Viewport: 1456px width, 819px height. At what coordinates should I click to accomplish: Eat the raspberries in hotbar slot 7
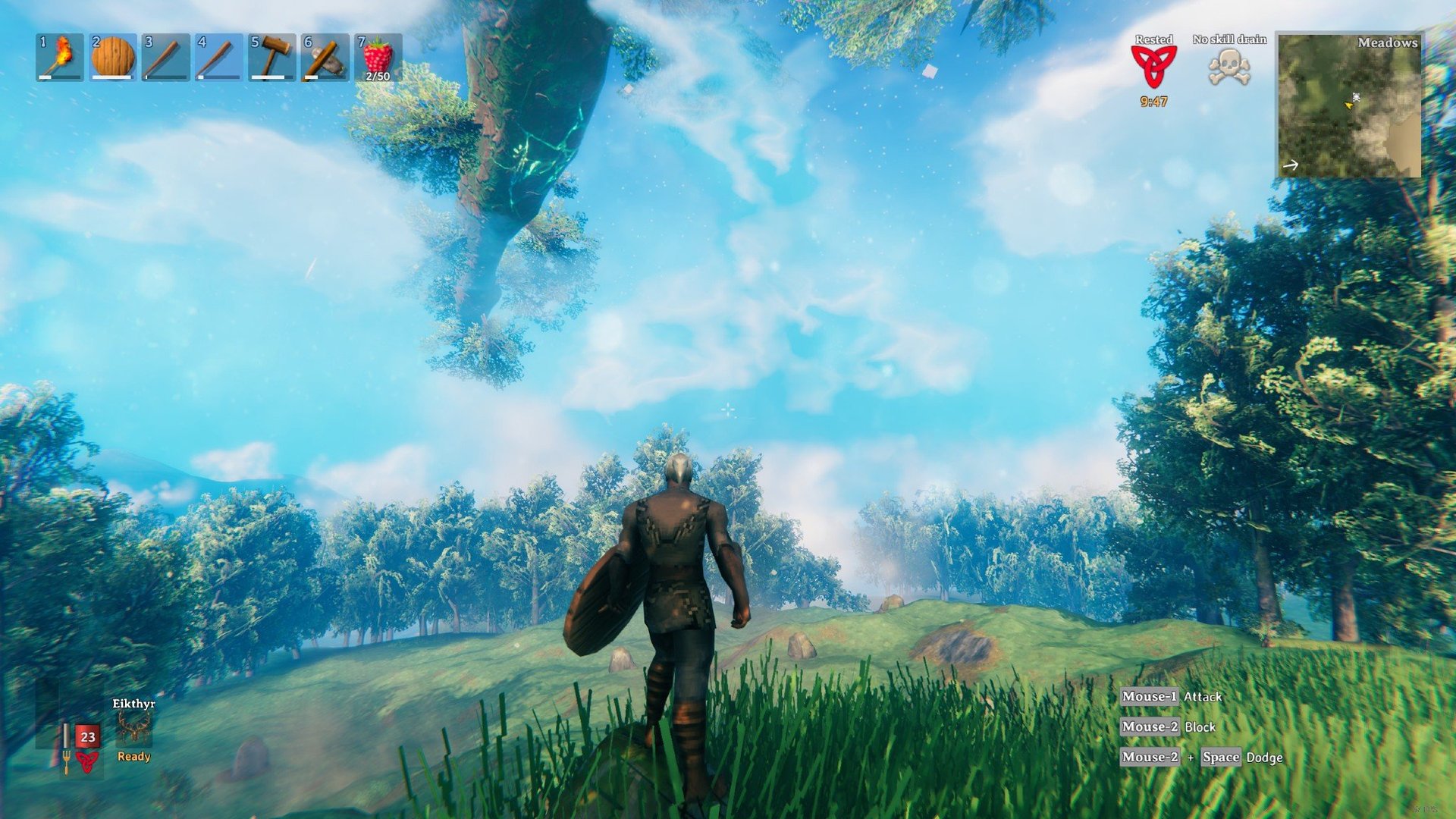click(x=378, y=57)
